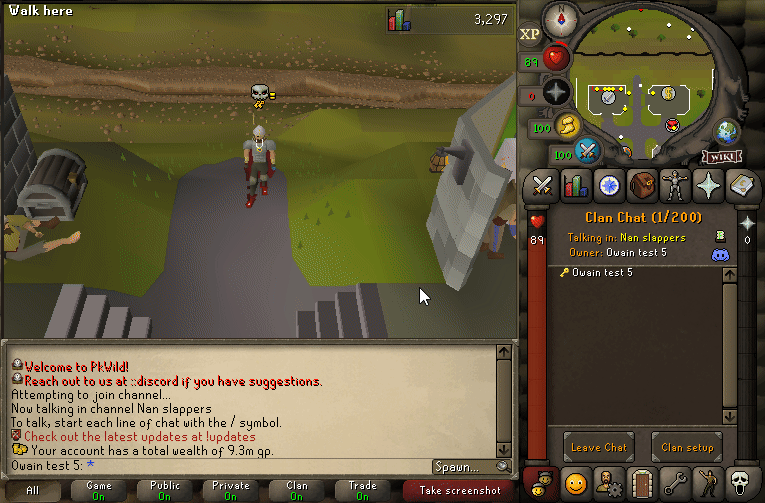
Task: Open the world map globe
Action: 726,132
